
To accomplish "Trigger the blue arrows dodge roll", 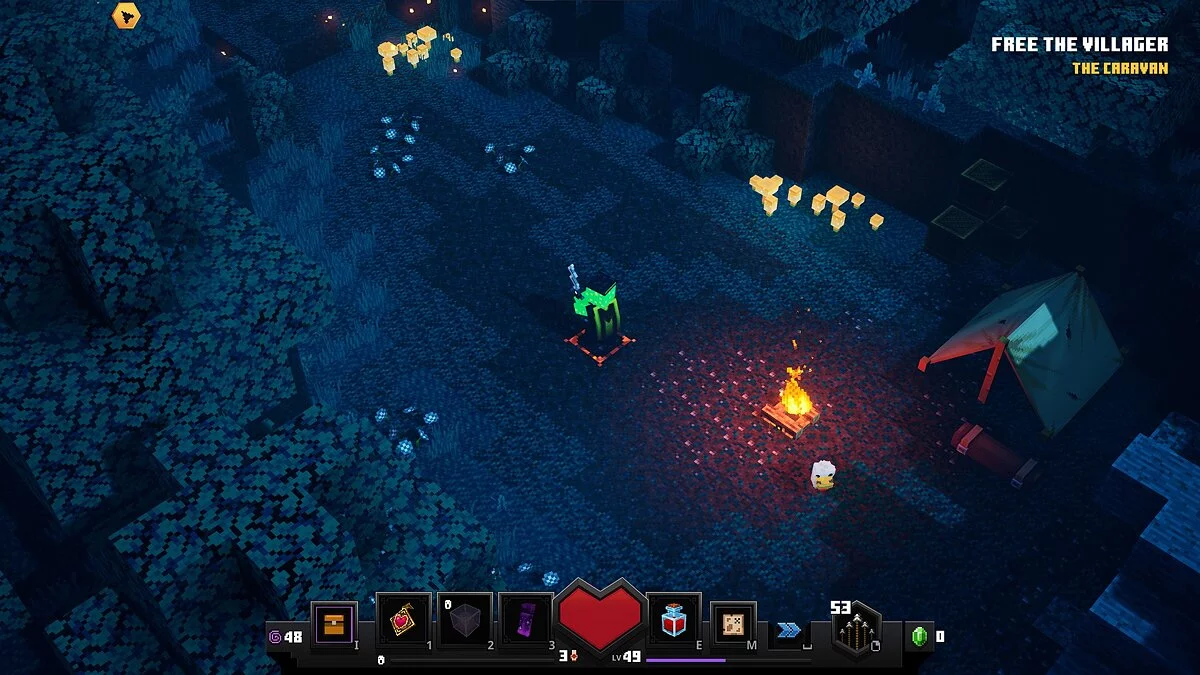I will coord(789,629).
